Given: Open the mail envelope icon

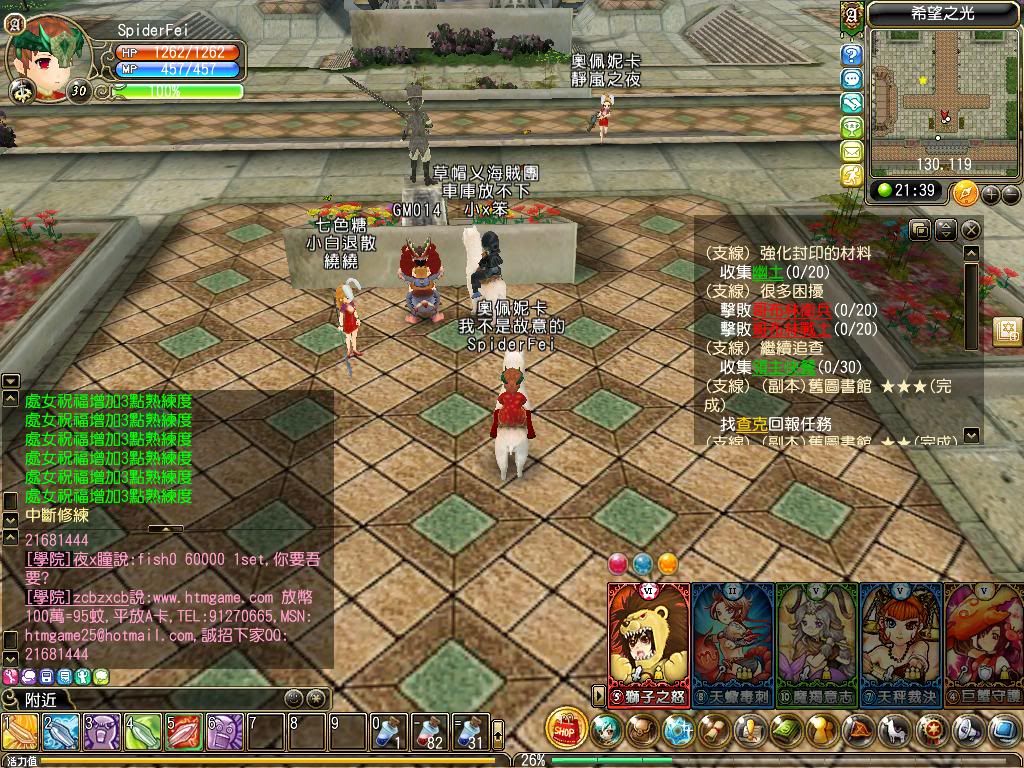Looking at the screenshot, I should (852, 151).
